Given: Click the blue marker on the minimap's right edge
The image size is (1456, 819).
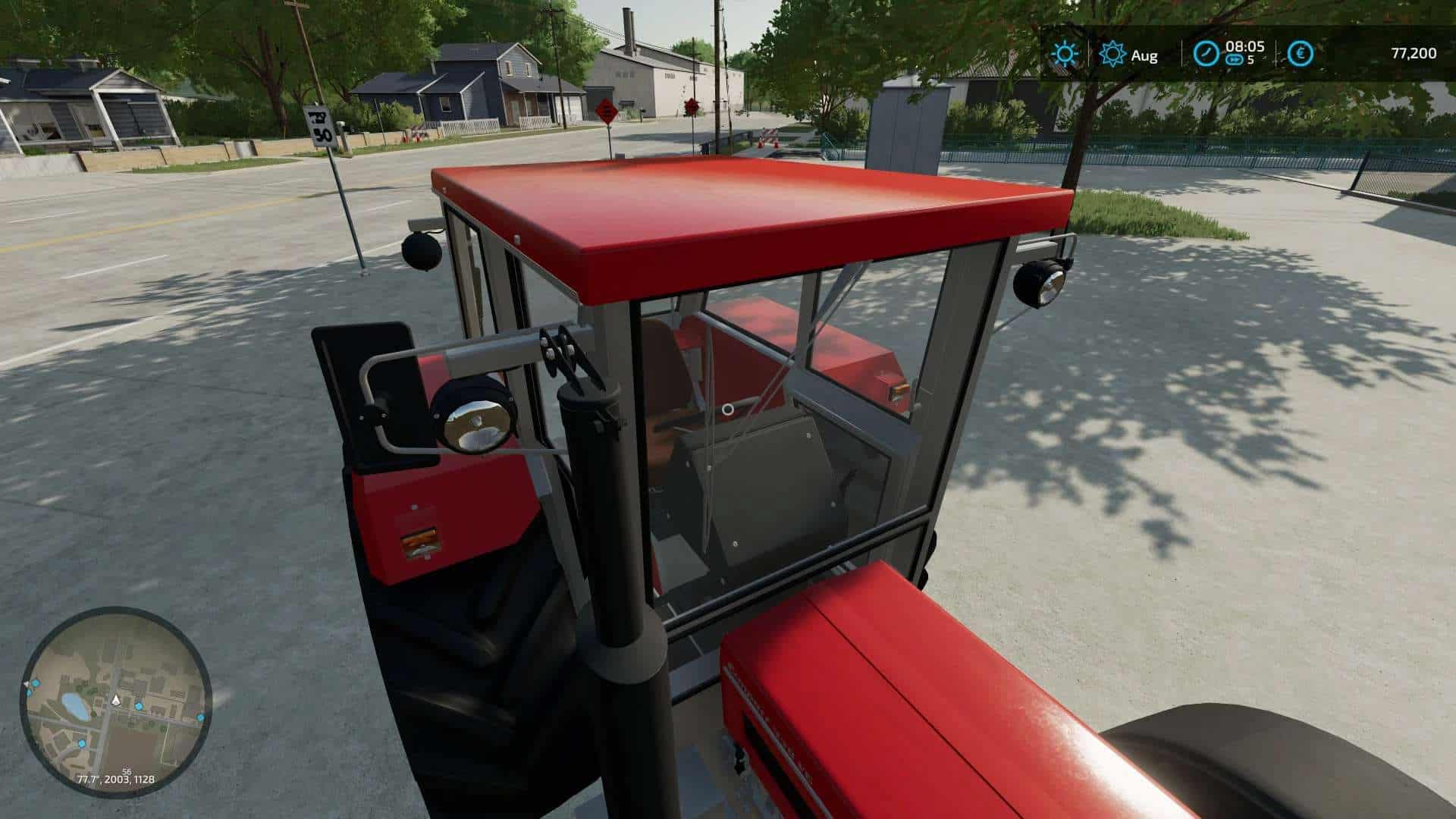Looking at the screenshot, I should click(x=200, y=717).
